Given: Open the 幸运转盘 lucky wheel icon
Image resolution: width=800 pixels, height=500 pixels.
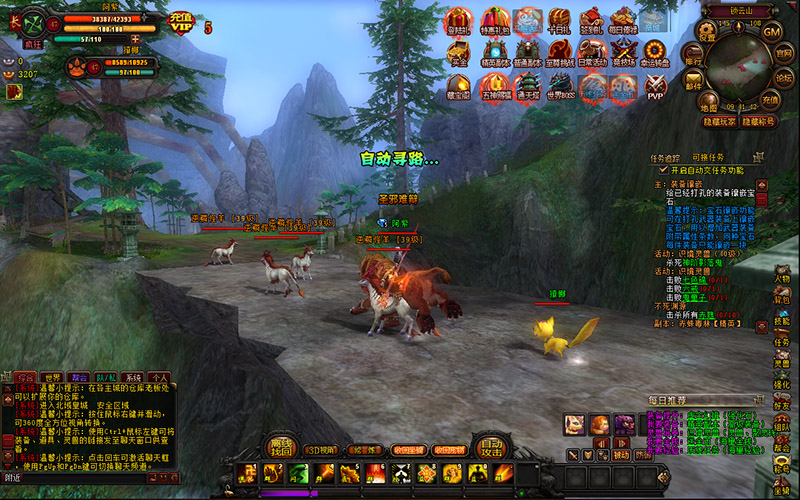Looking at the screenshot, I should click(655, 53).
